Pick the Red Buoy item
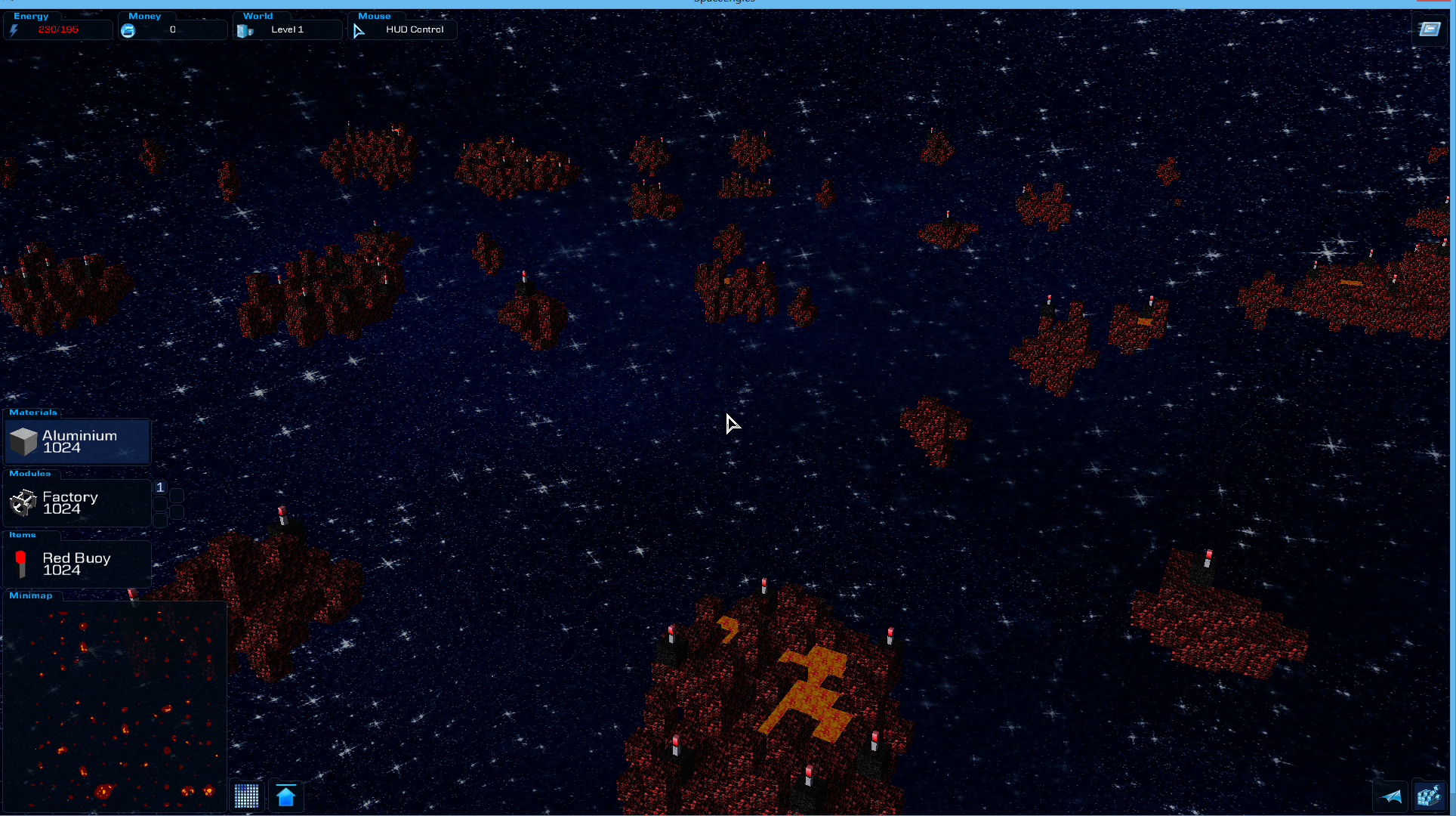 [x=78, y=564]
